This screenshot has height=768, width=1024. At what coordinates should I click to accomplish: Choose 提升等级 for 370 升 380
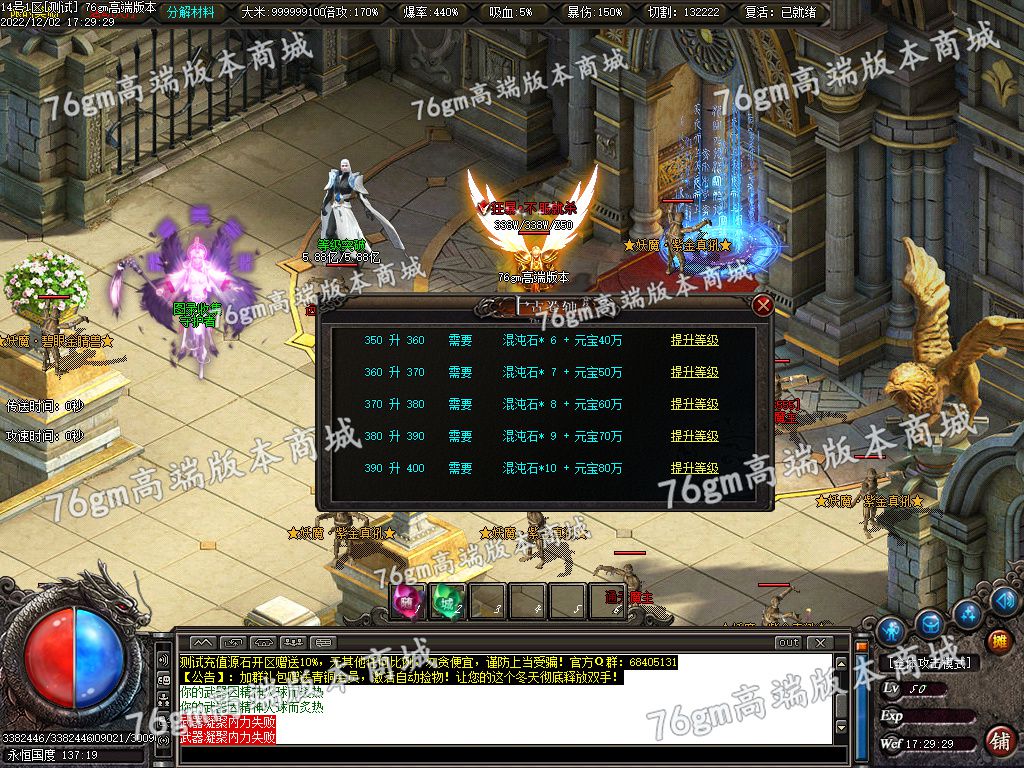694,404
